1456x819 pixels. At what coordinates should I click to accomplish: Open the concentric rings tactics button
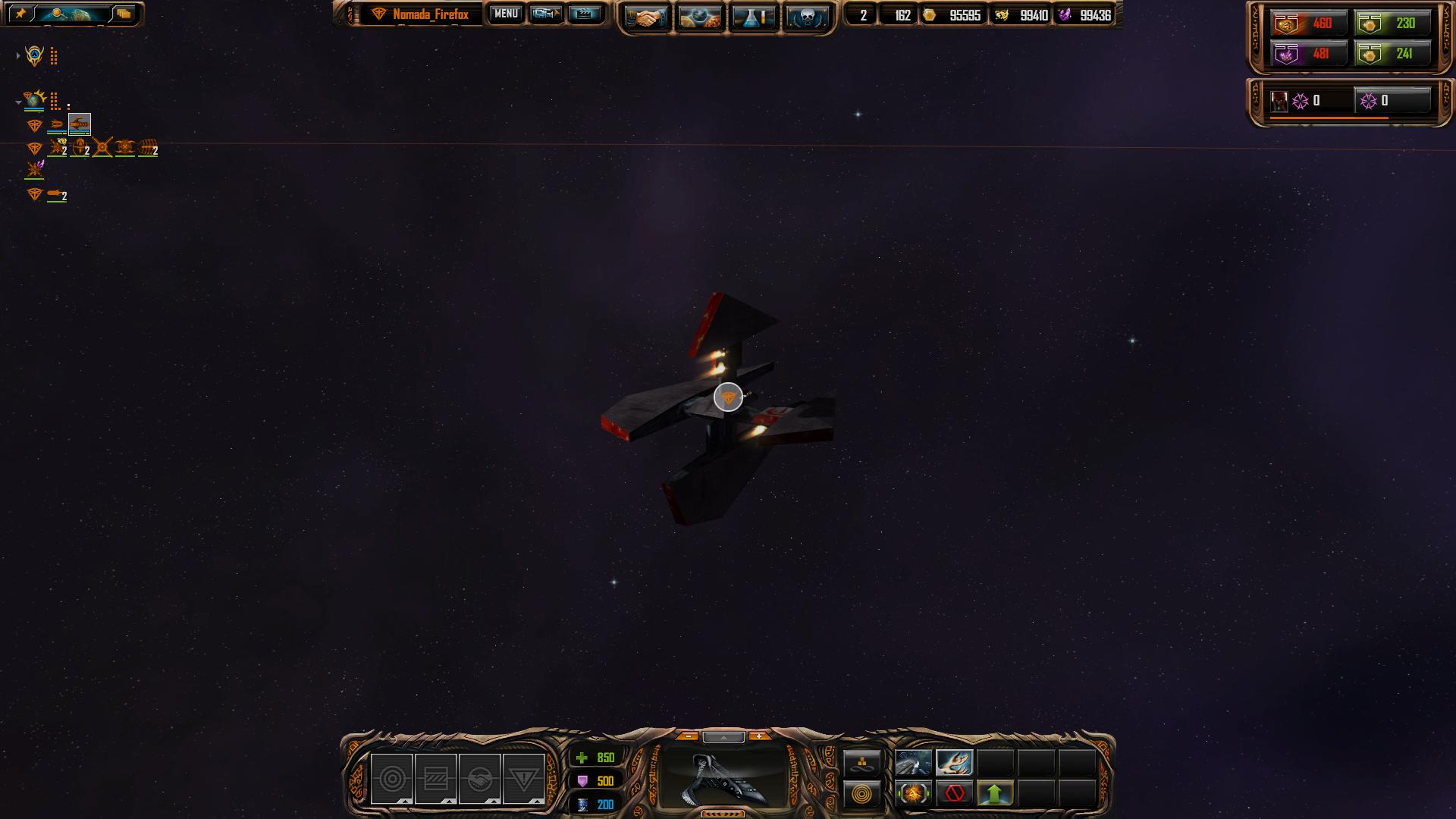(862, 795)
